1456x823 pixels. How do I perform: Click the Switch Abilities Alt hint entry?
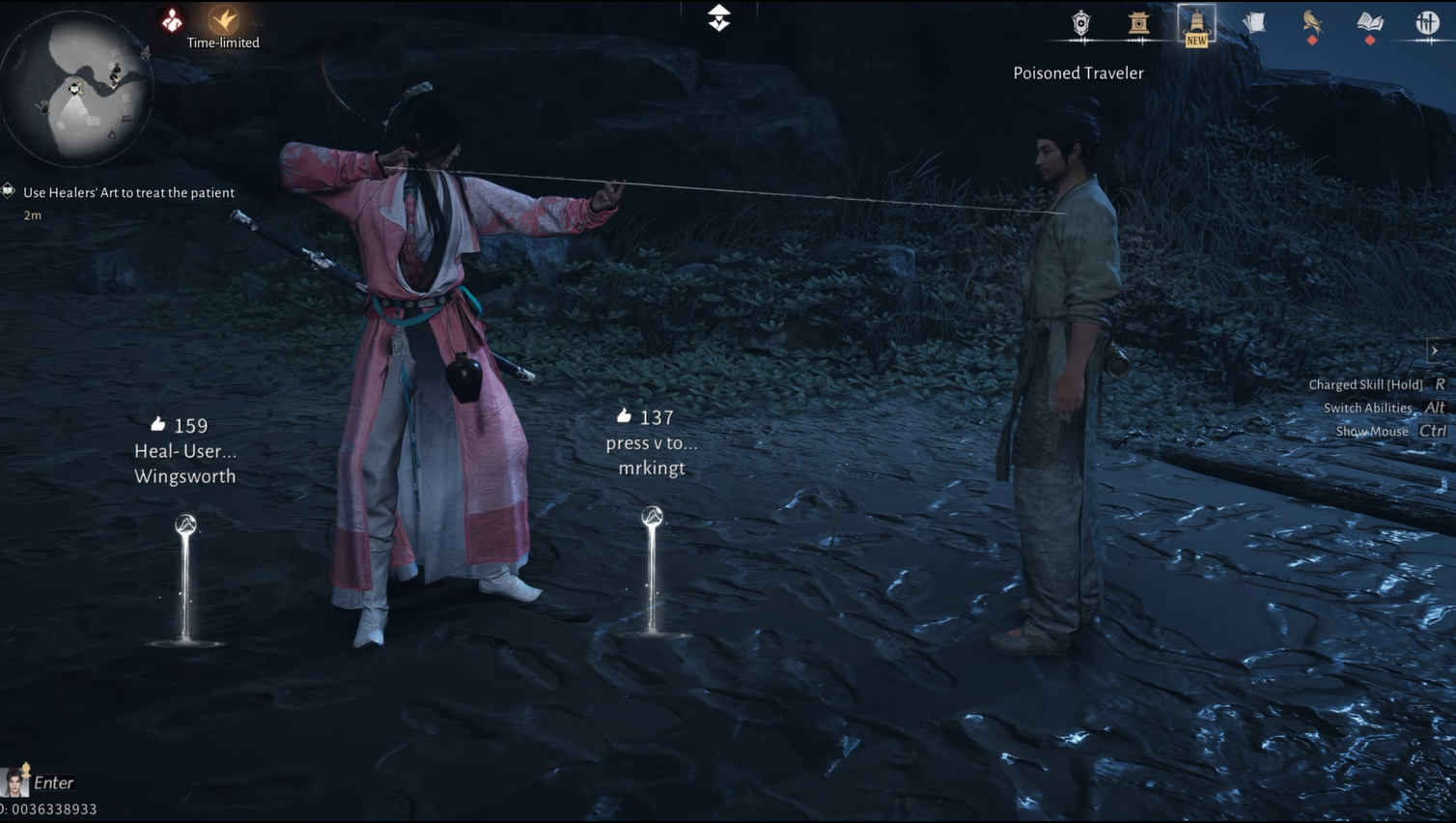coord(1384,408)
